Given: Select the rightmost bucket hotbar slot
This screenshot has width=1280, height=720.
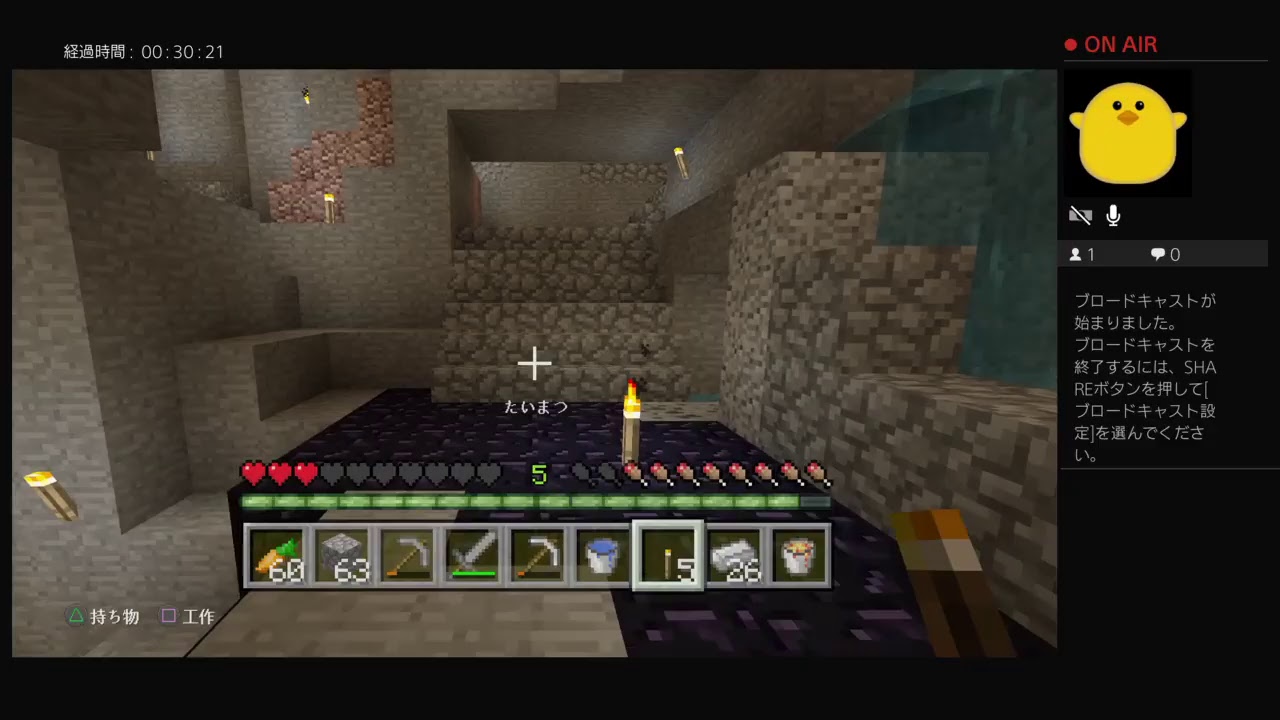Looking at the screenshot, I should 799,557.
